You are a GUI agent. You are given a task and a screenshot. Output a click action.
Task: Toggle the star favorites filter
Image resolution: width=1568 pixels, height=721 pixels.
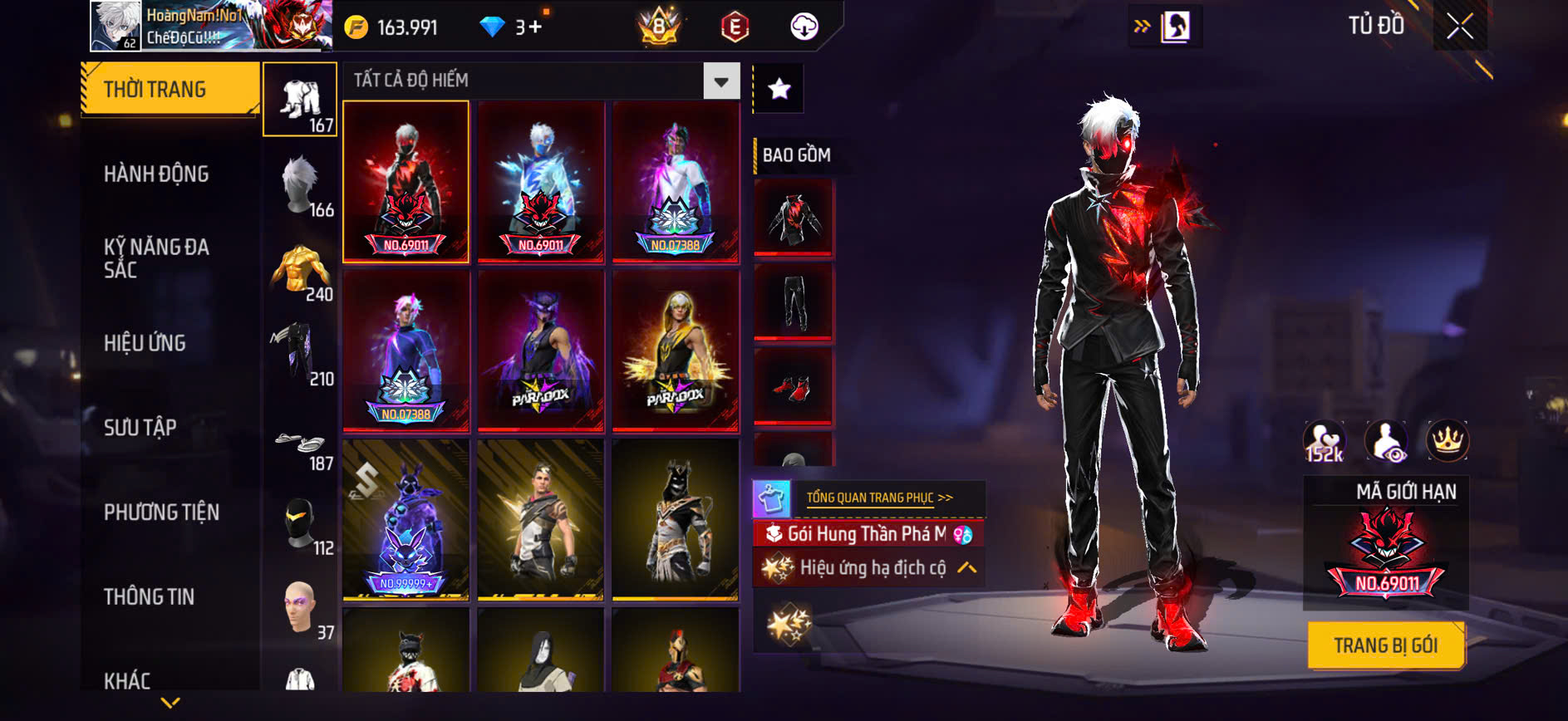779,89
